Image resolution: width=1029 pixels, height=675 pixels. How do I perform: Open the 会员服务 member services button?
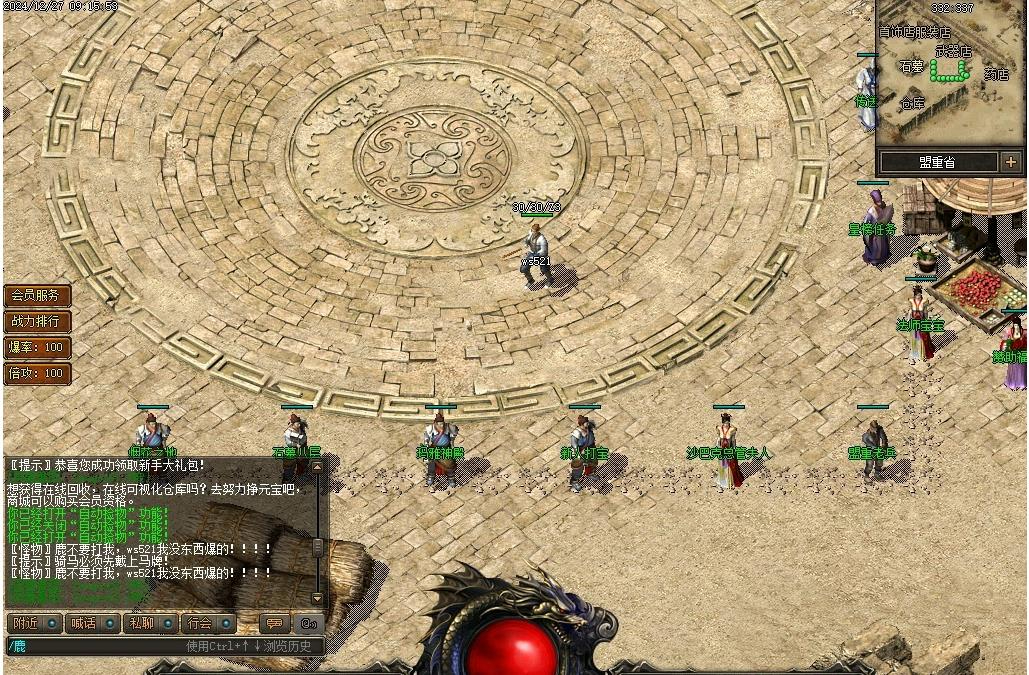point(36,296)
